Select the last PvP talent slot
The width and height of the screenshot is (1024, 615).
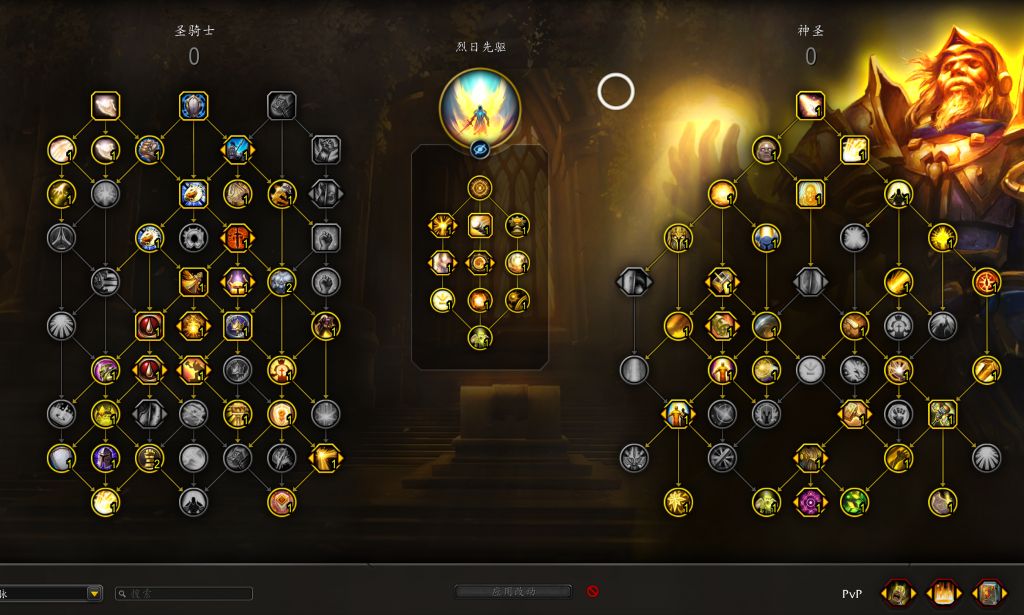coord(990,593)
